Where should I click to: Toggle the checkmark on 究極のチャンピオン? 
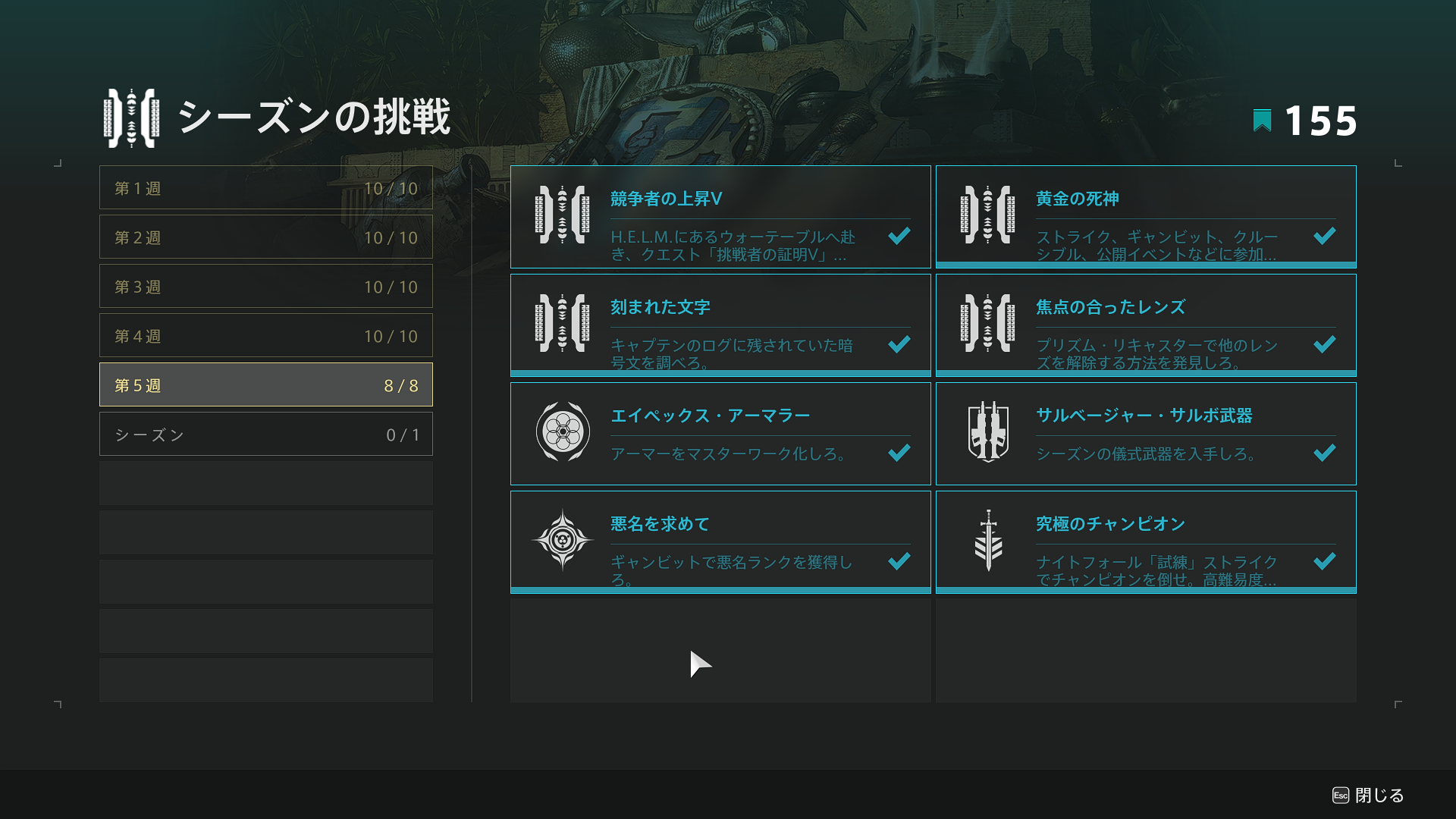click(1324, 561)
